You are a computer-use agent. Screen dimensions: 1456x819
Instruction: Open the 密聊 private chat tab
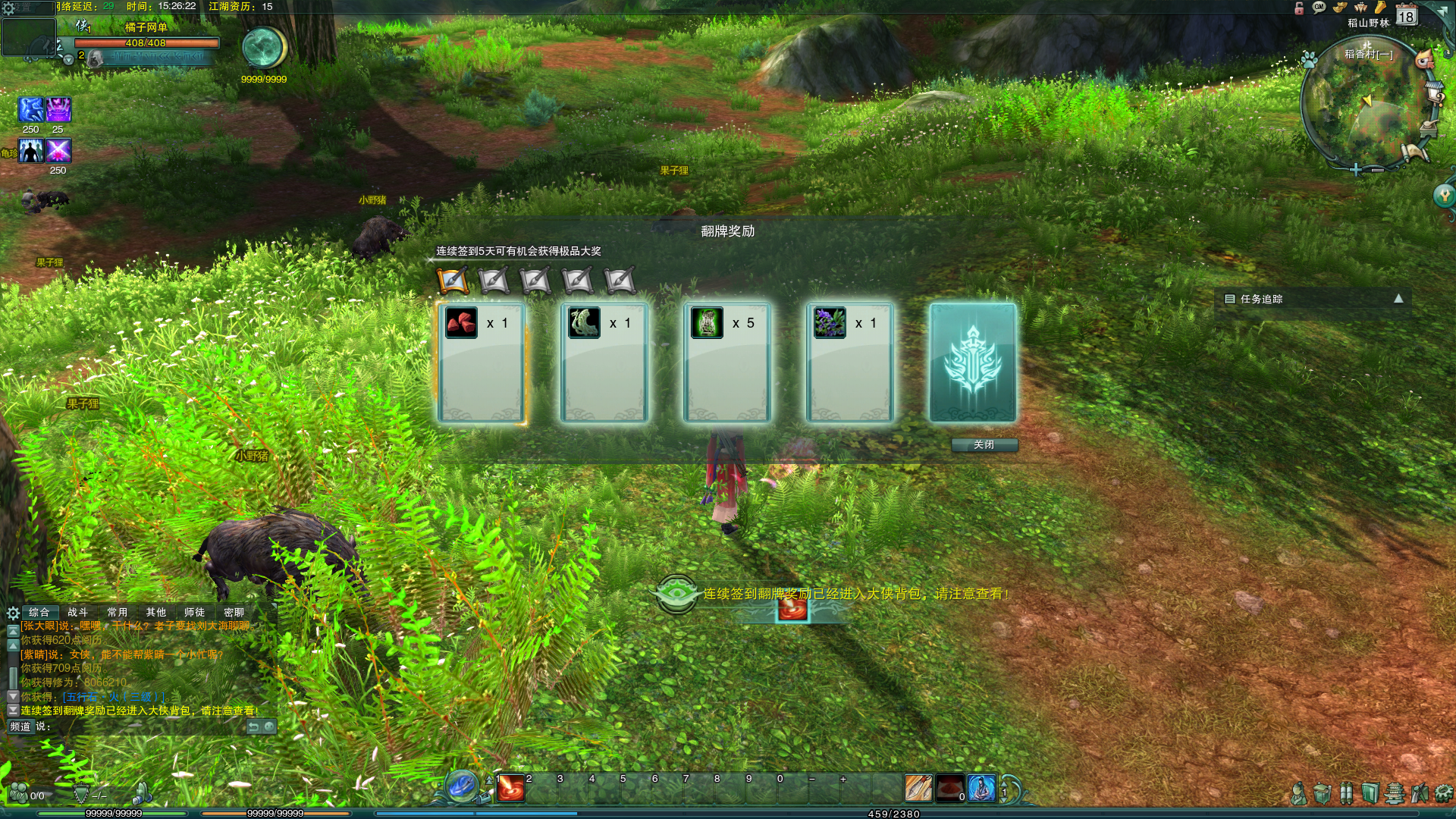(234, 612)
